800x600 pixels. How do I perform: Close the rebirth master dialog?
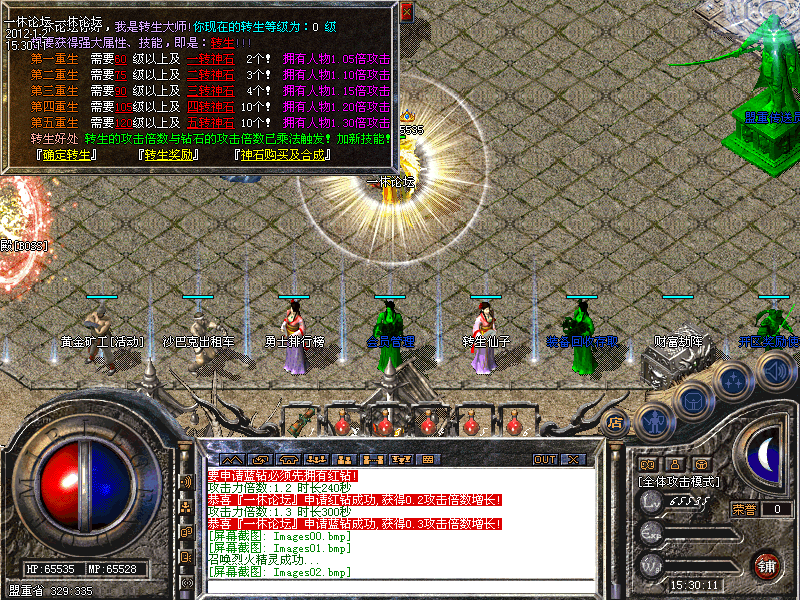[x=406, y=12]
